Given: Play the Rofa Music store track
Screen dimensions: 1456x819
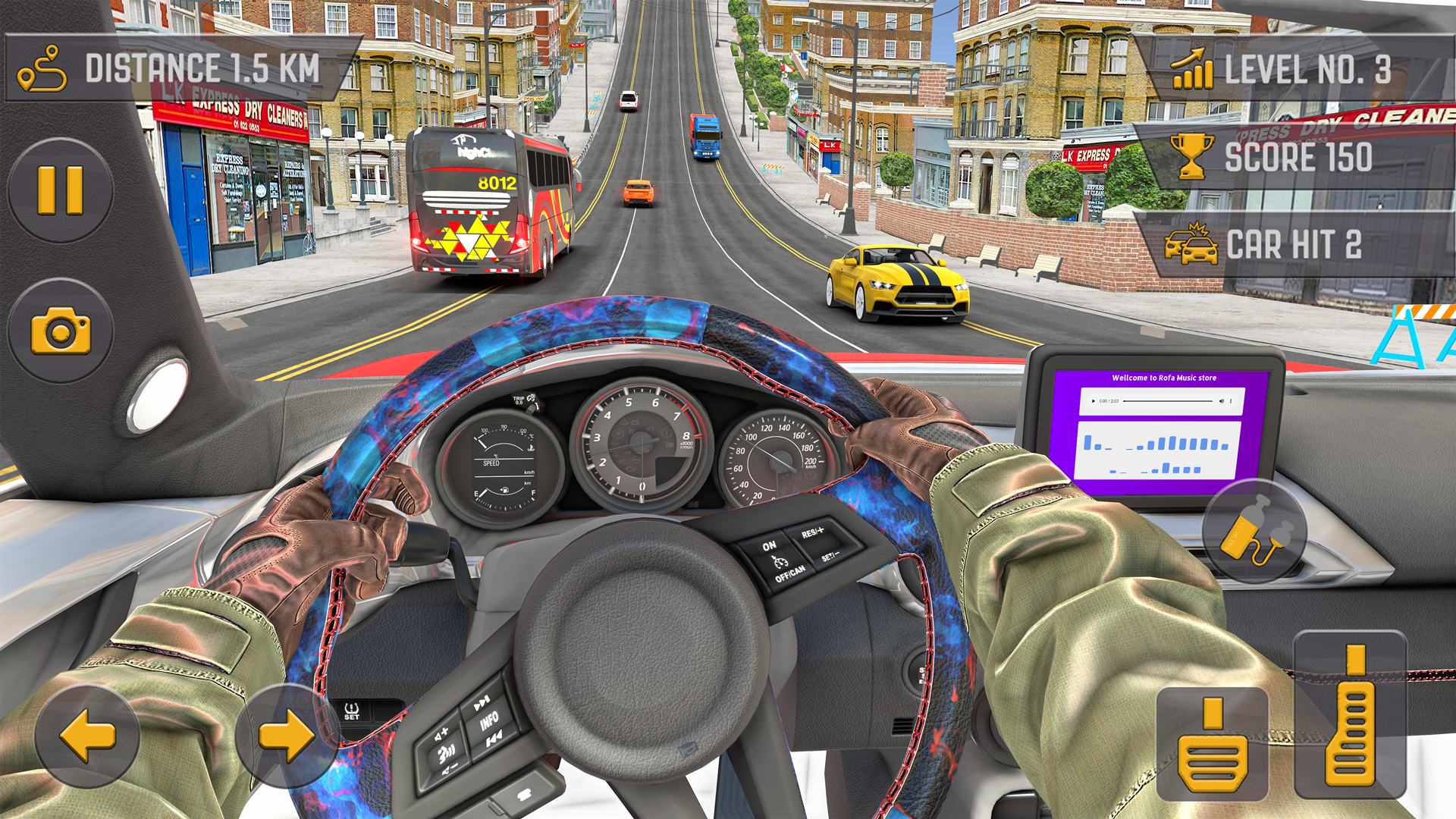Looking at the screenshot, I should (x=1094, y=401).
